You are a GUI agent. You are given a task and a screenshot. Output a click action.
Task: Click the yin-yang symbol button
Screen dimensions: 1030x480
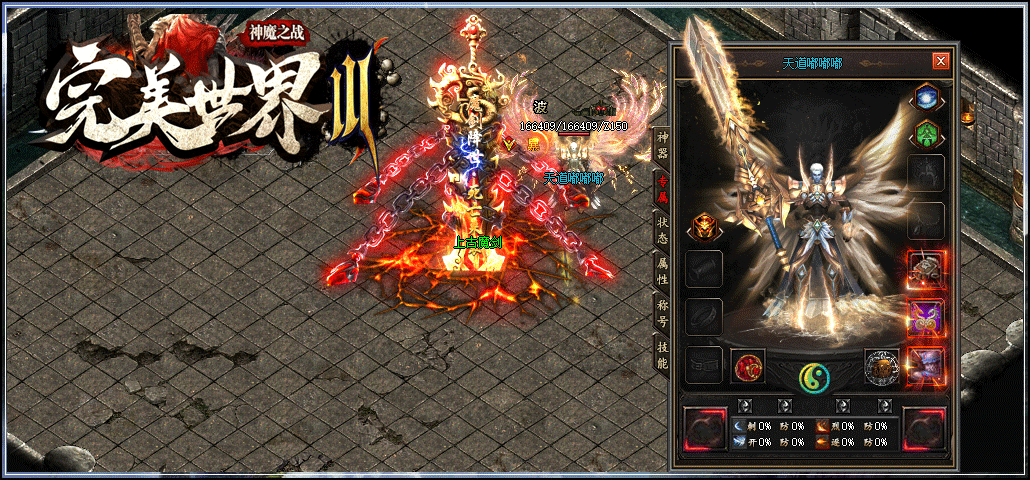[x=815, y=376]
